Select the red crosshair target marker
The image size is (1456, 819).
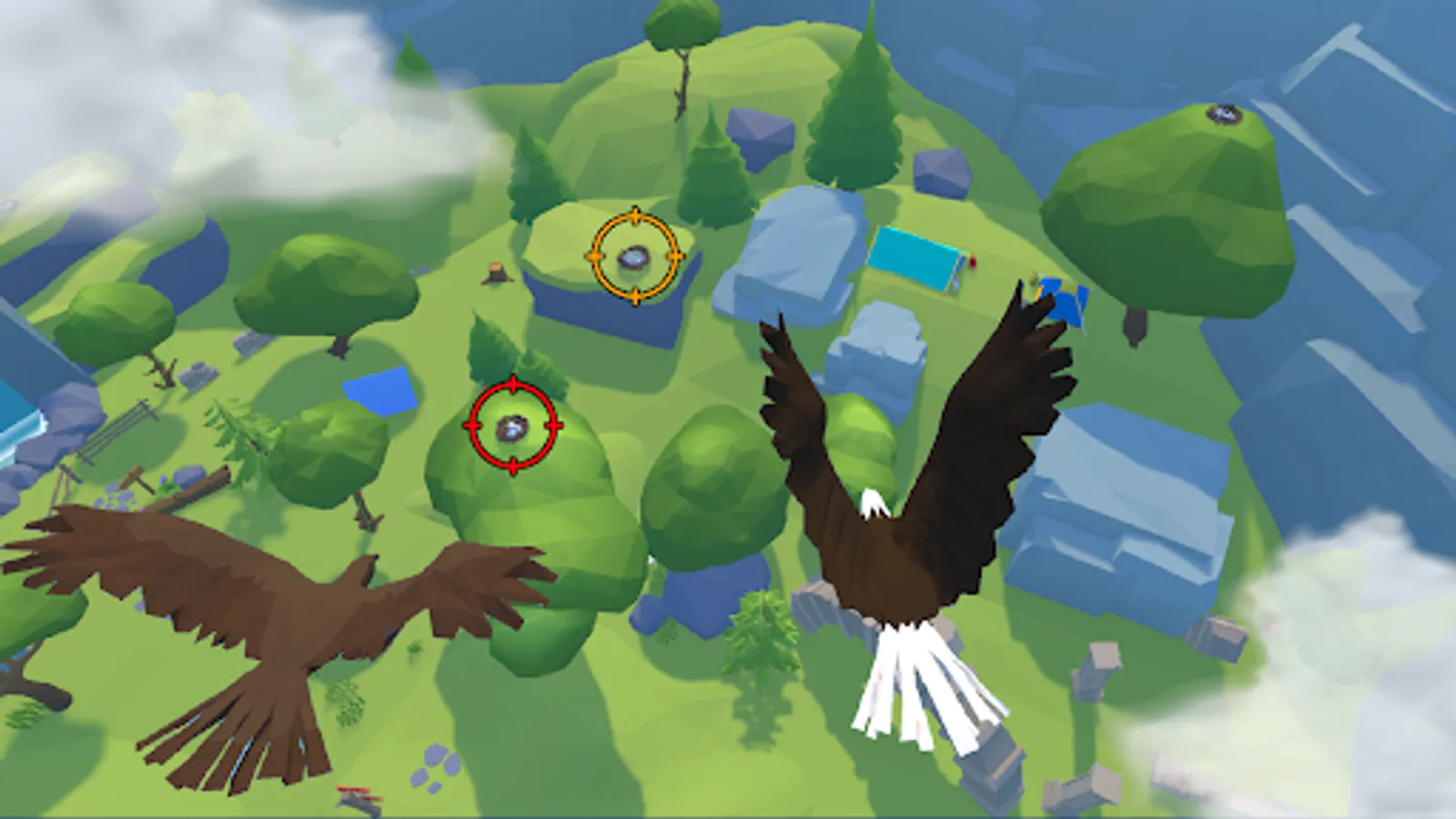(512, 426)
